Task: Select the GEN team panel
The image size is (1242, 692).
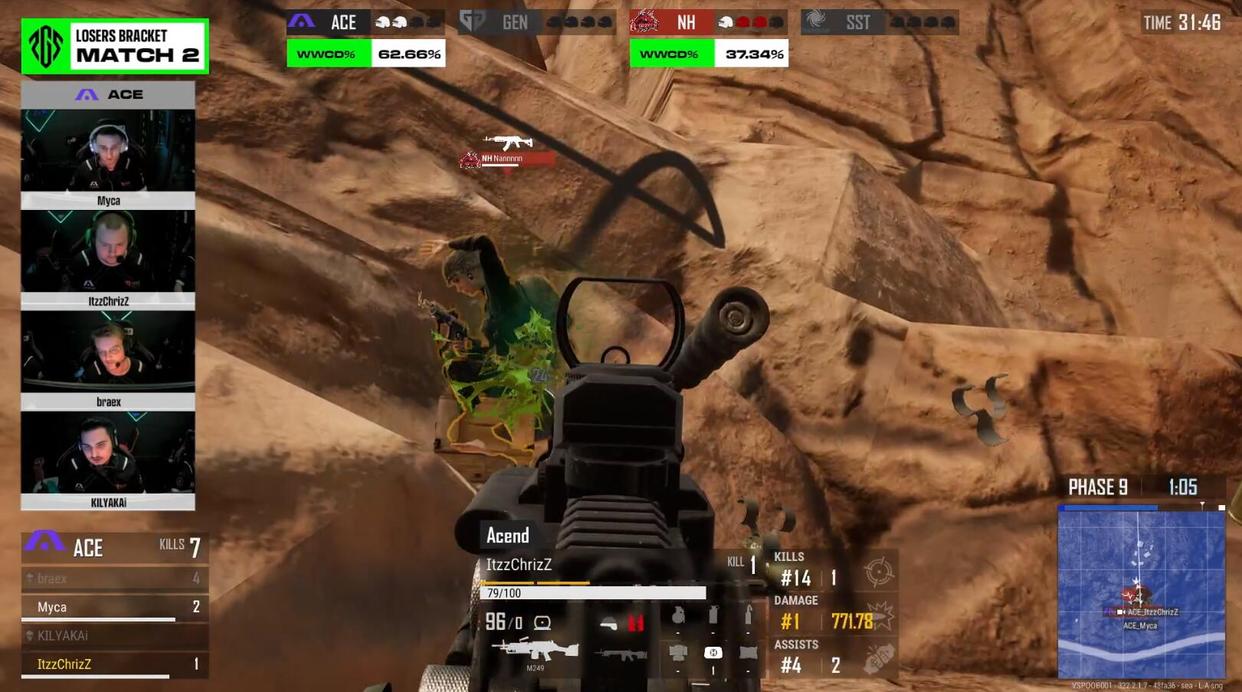Action: pyautogui.click(x=537, y=22)
